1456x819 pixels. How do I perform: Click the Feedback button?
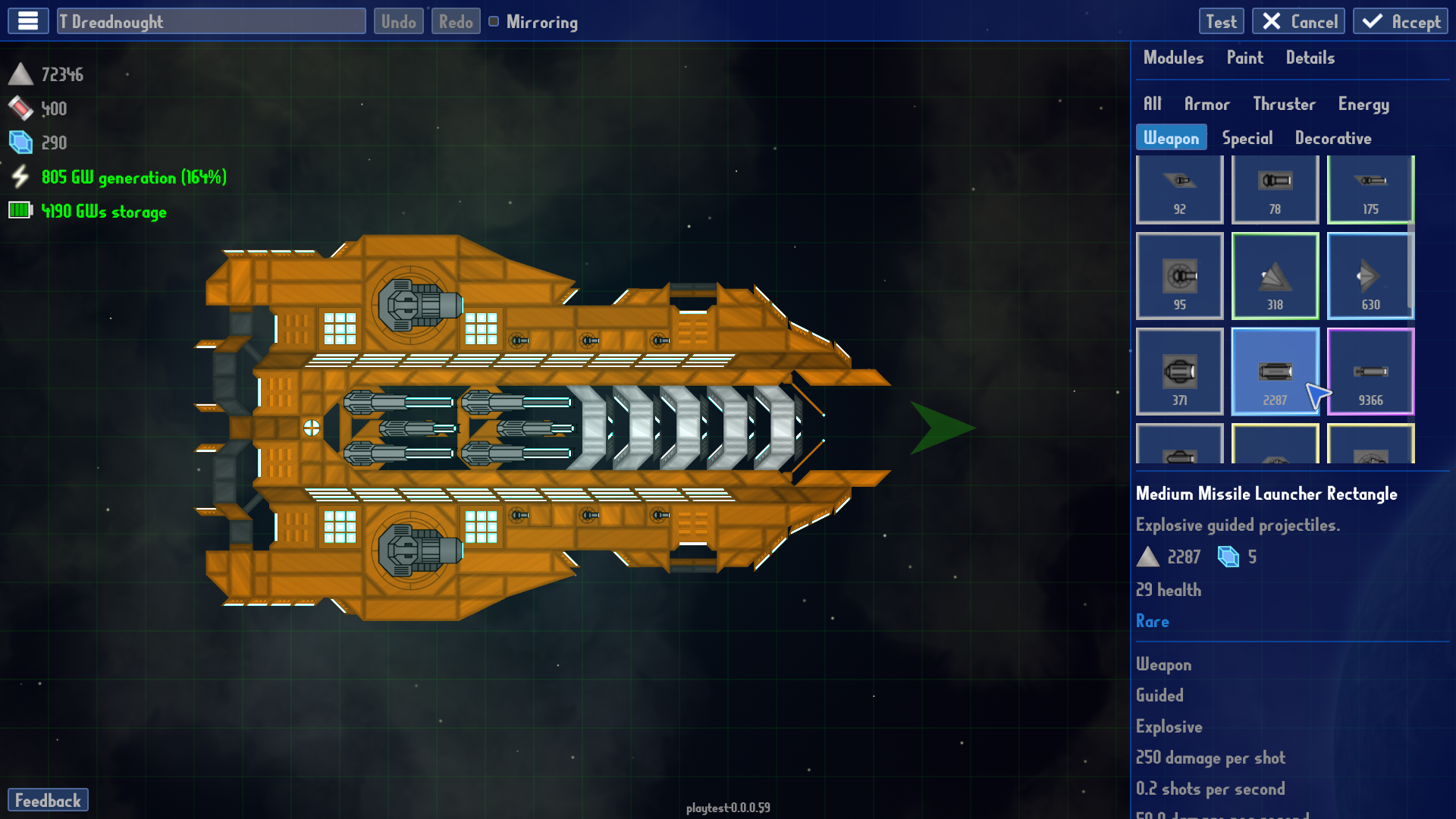tap(49, 799)
